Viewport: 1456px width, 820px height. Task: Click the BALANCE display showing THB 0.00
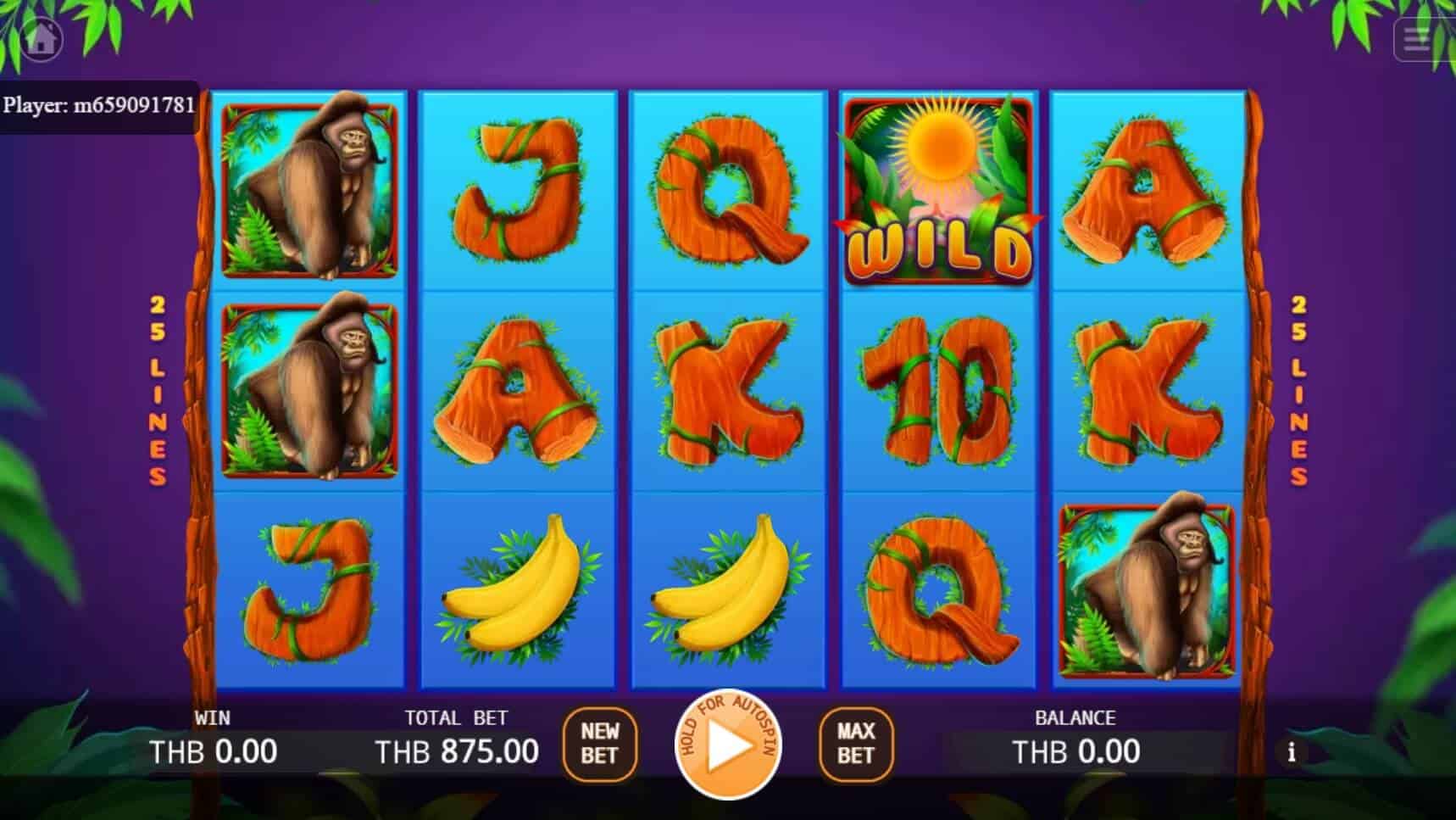click(x=1075, y=751)
